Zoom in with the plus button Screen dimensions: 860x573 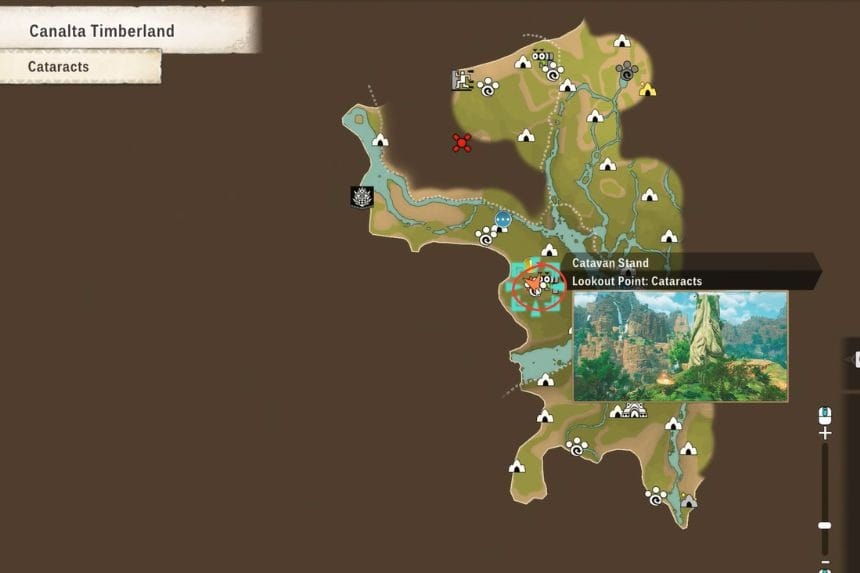click(824, 434)
